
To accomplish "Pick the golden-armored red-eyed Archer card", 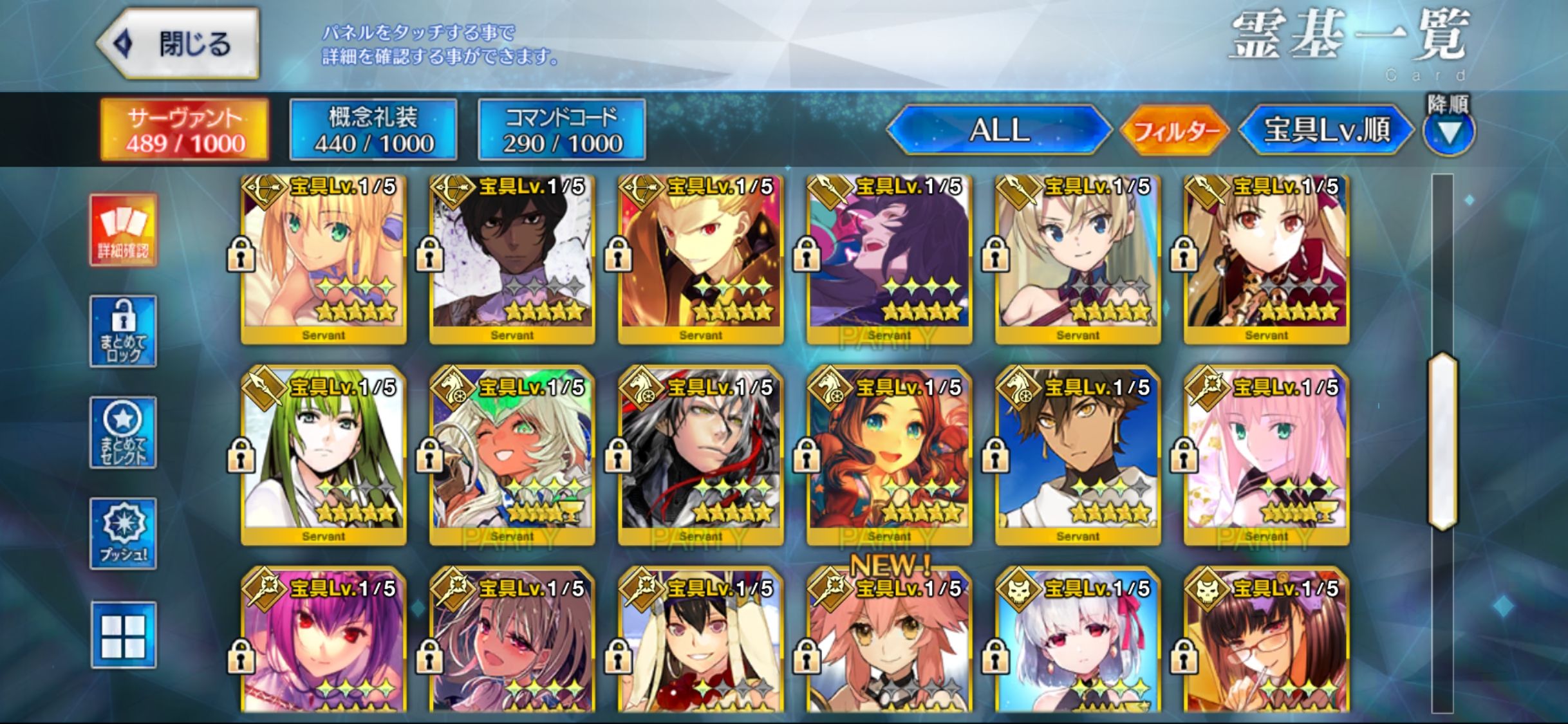I will (701, 259).
